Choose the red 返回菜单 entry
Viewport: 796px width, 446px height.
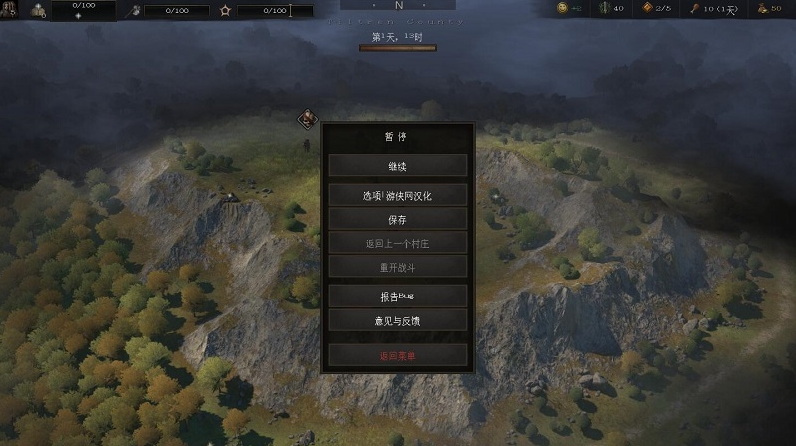click(397, 355)
